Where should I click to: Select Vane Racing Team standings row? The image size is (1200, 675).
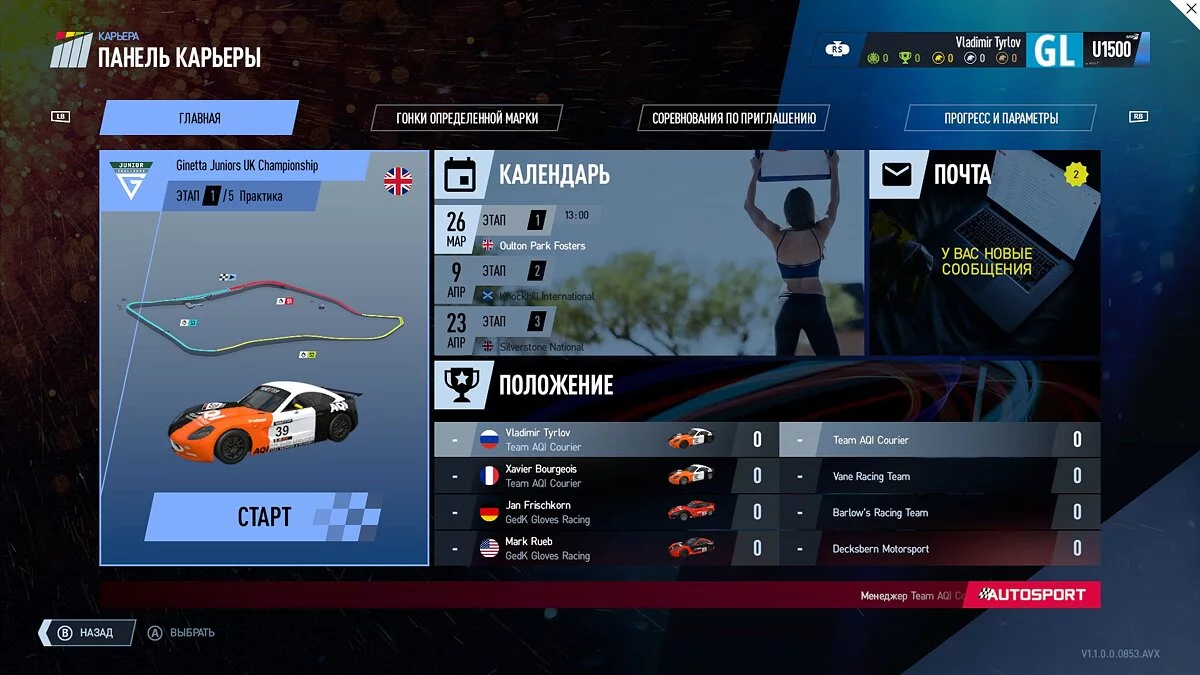tap(940, 477)
